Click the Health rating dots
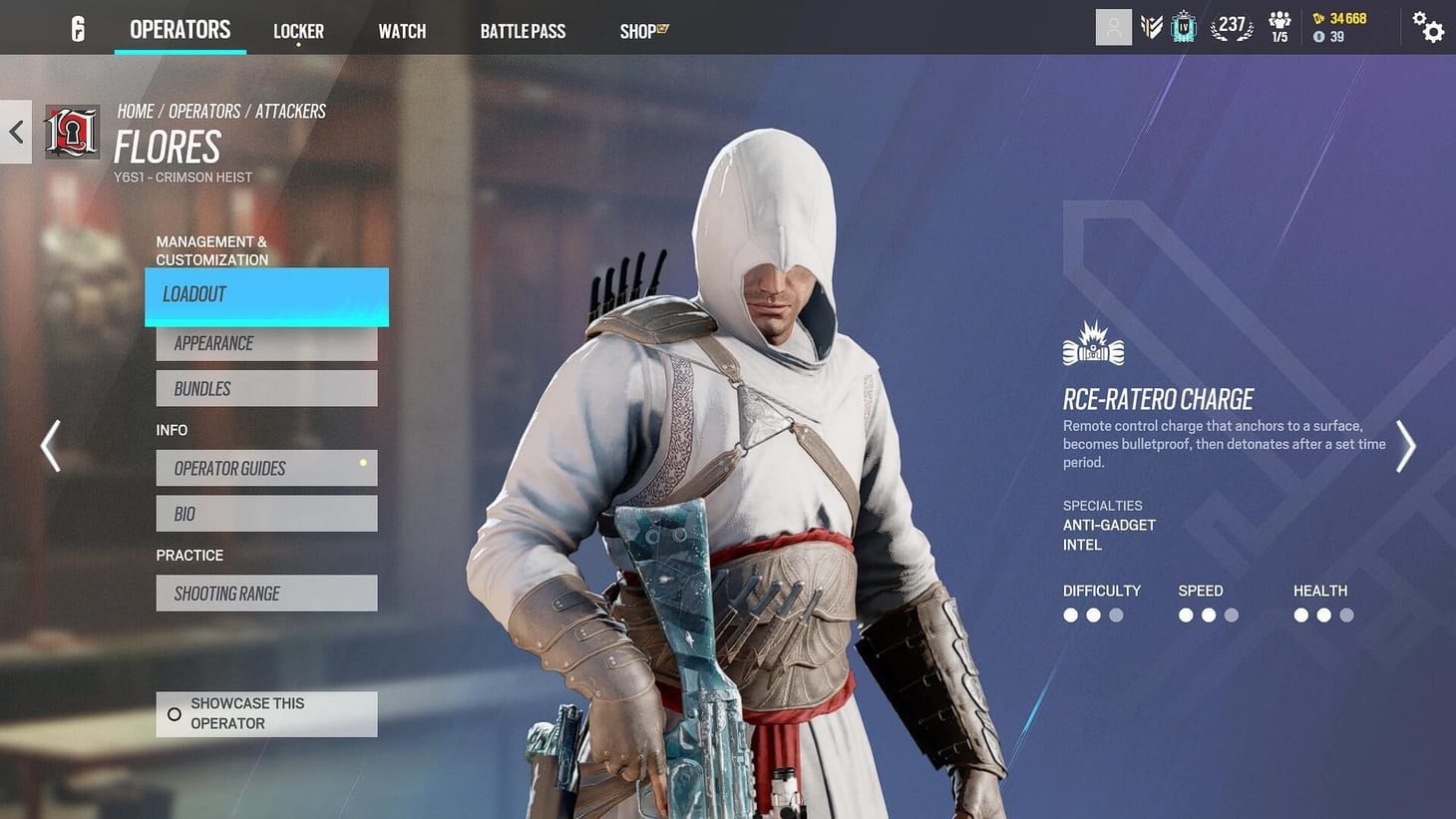The height and width of the screenshot is (819, 1456). click(x=1323, y=615)
